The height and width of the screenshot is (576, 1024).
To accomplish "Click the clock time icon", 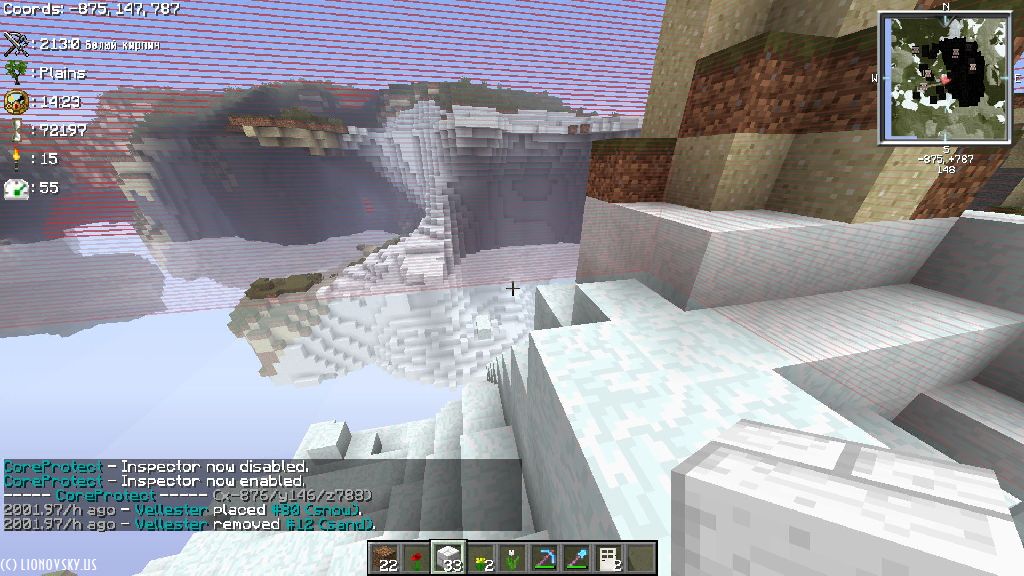I will coord(16,101).
